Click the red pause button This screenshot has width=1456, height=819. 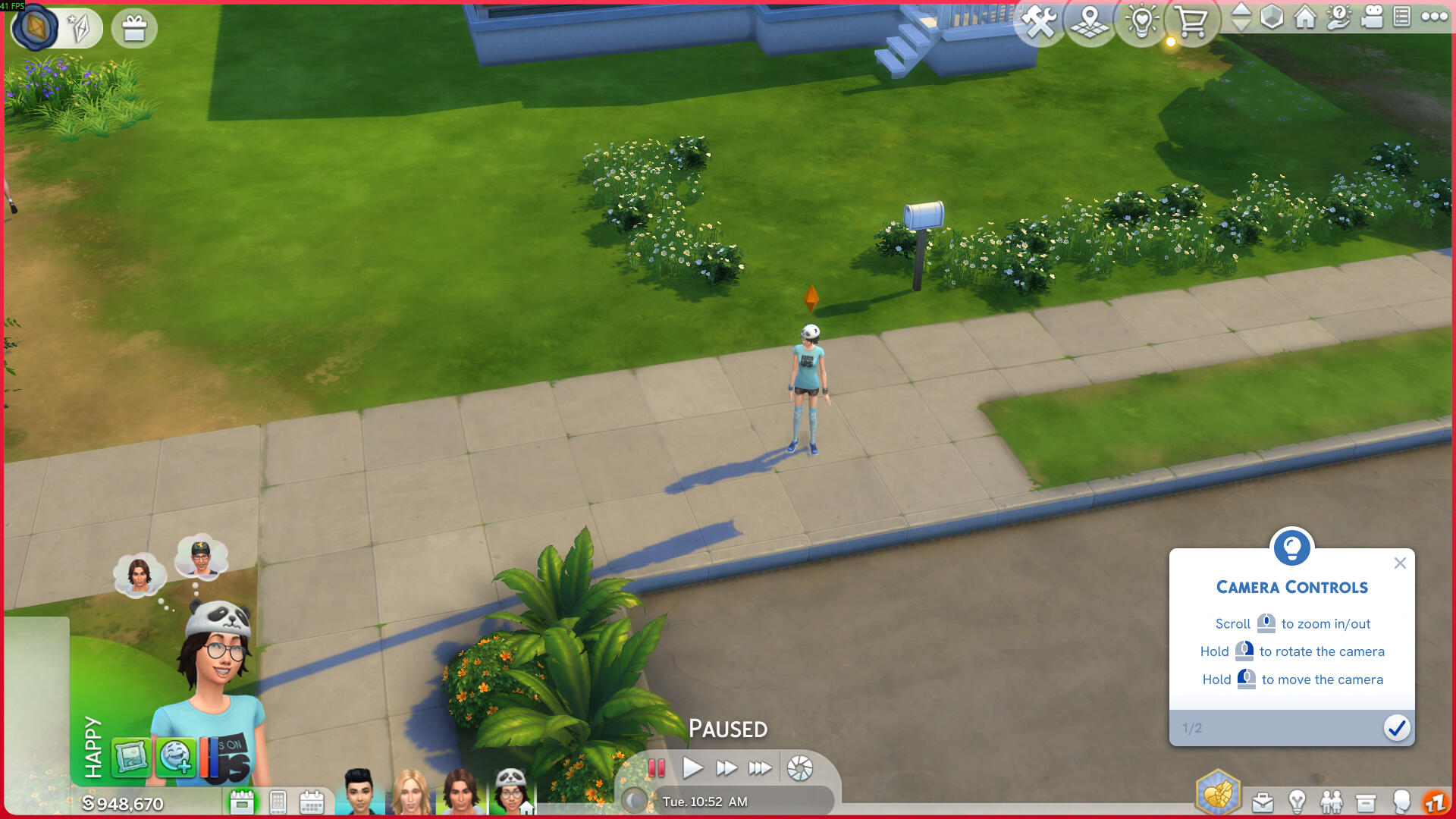pos(657,768)
